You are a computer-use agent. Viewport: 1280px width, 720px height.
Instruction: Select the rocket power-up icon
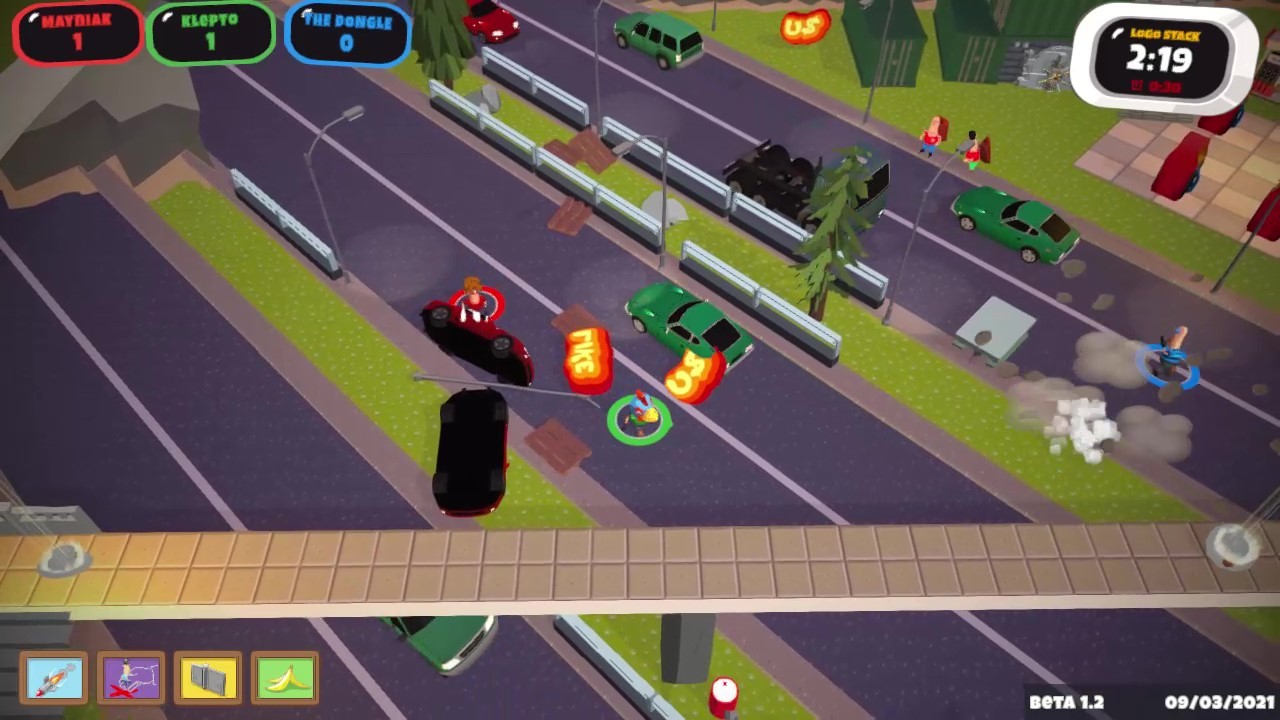click(55, 678)
